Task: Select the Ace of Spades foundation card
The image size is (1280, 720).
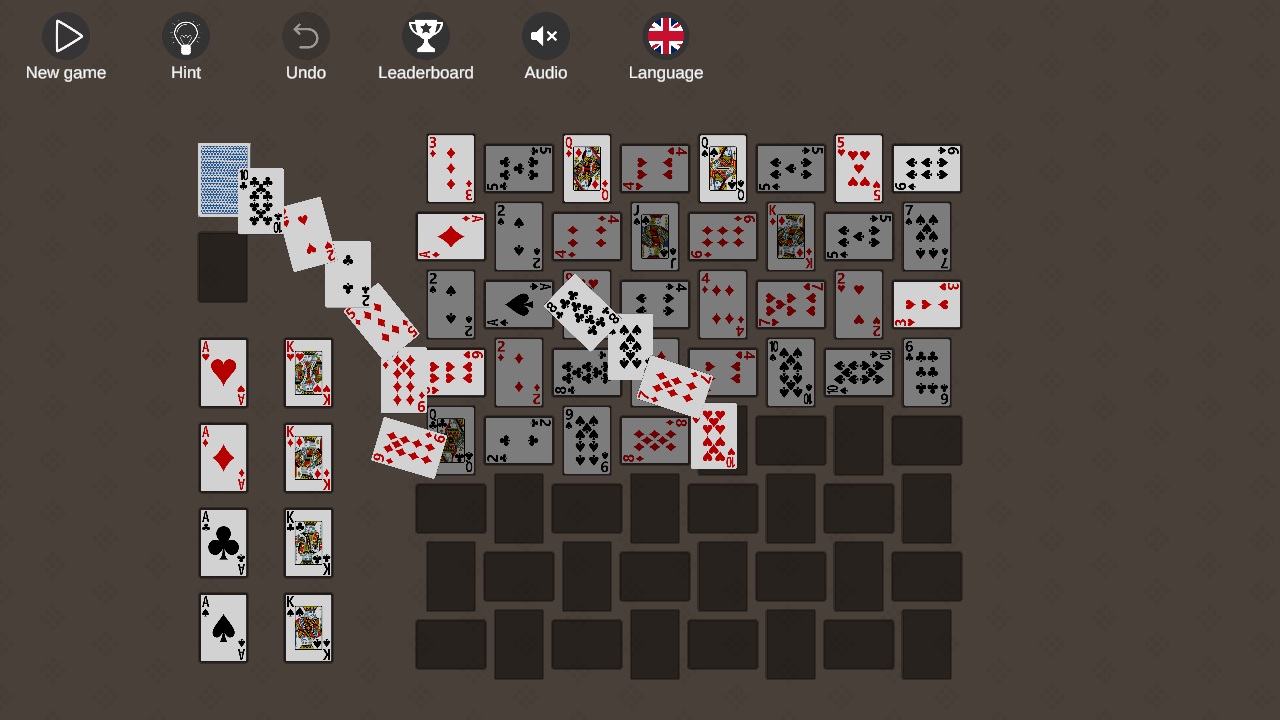Action: pyautogui.click(x=223, y=628)
